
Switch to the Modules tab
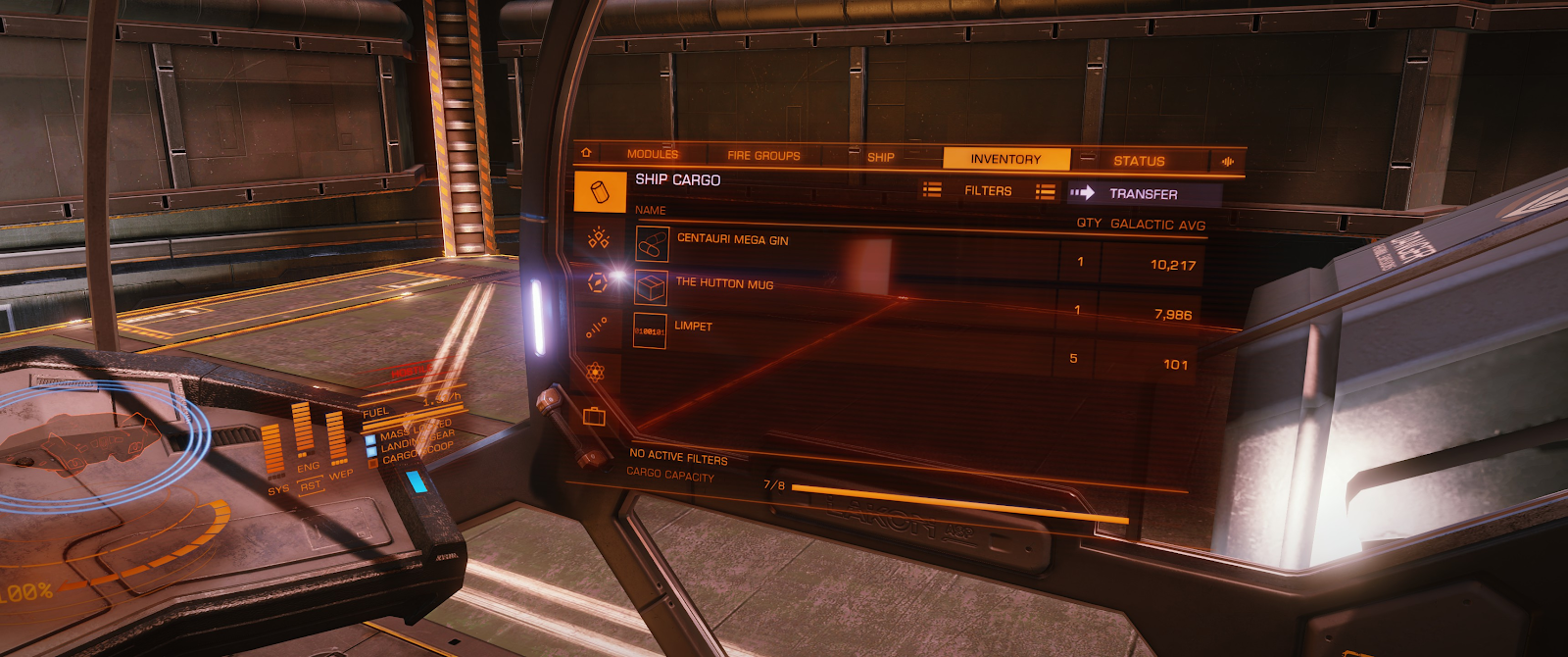point(652,154)
